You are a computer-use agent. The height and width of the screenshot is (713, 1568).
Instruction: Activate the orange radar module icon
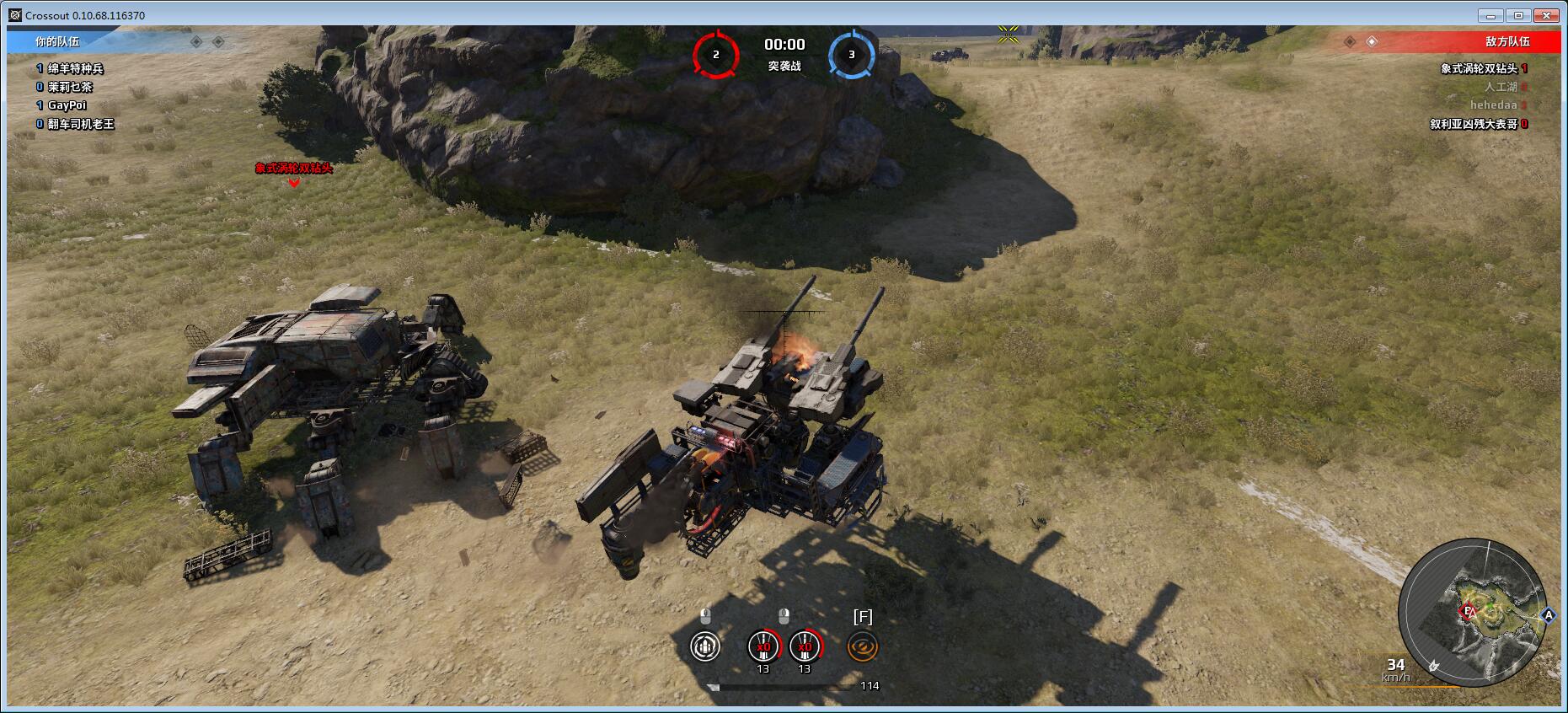[x=863, y=646]
